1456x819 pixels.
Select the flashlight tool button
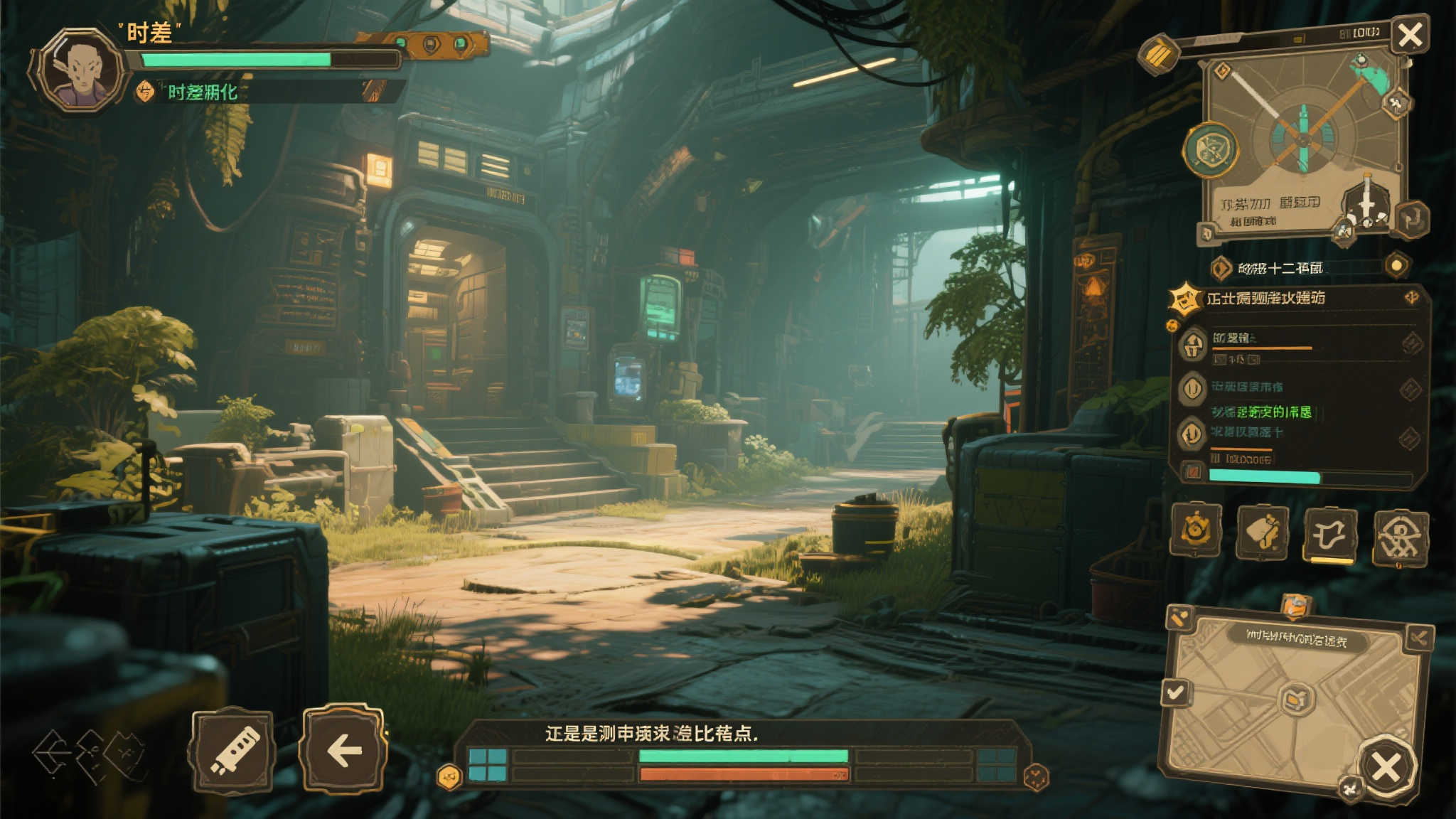pyautogui.click(x=233, y=751)
